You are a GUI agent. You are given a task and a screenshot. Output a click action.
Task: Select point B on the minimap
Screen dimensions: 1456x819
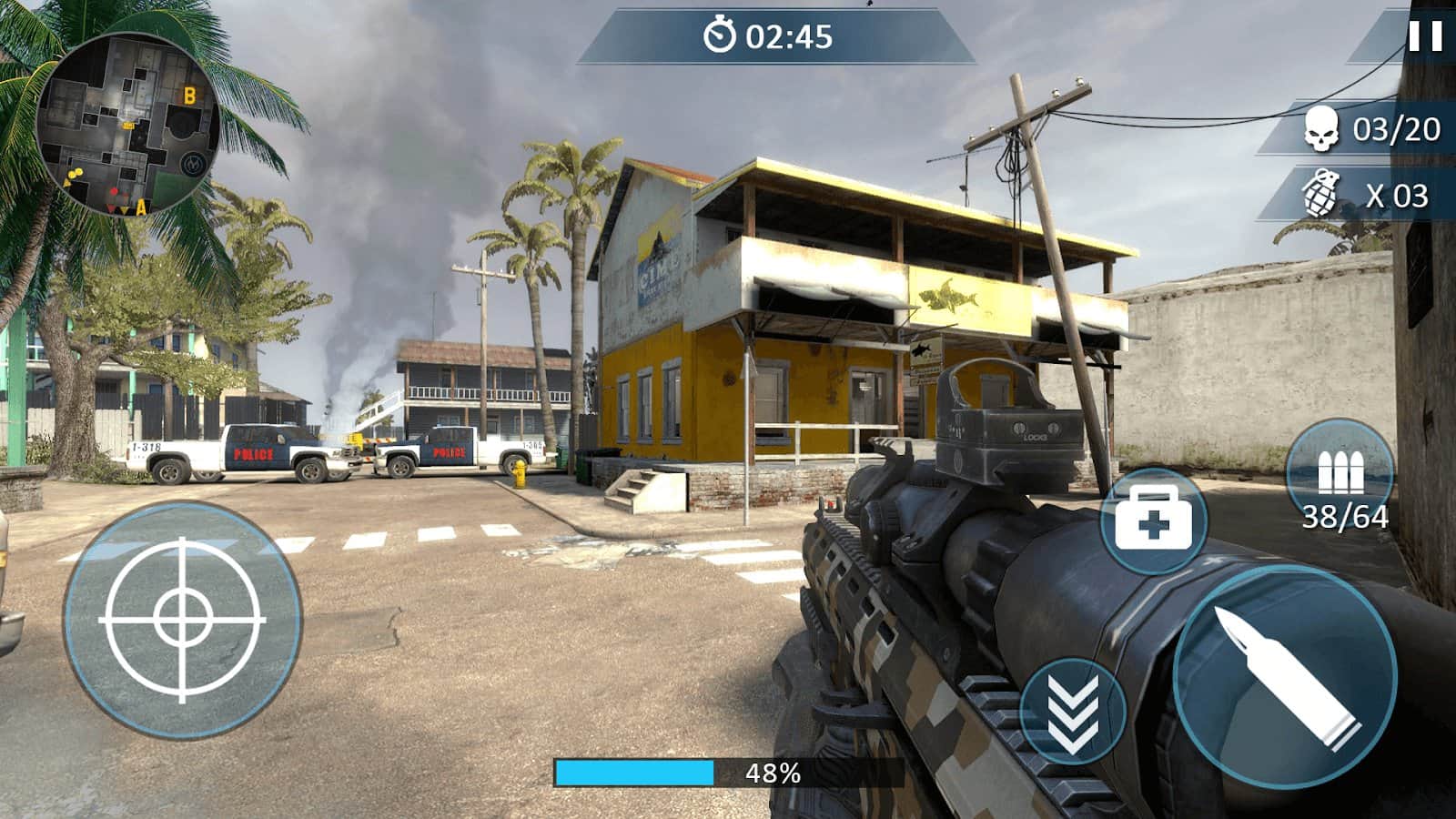[x=189, y=94]
